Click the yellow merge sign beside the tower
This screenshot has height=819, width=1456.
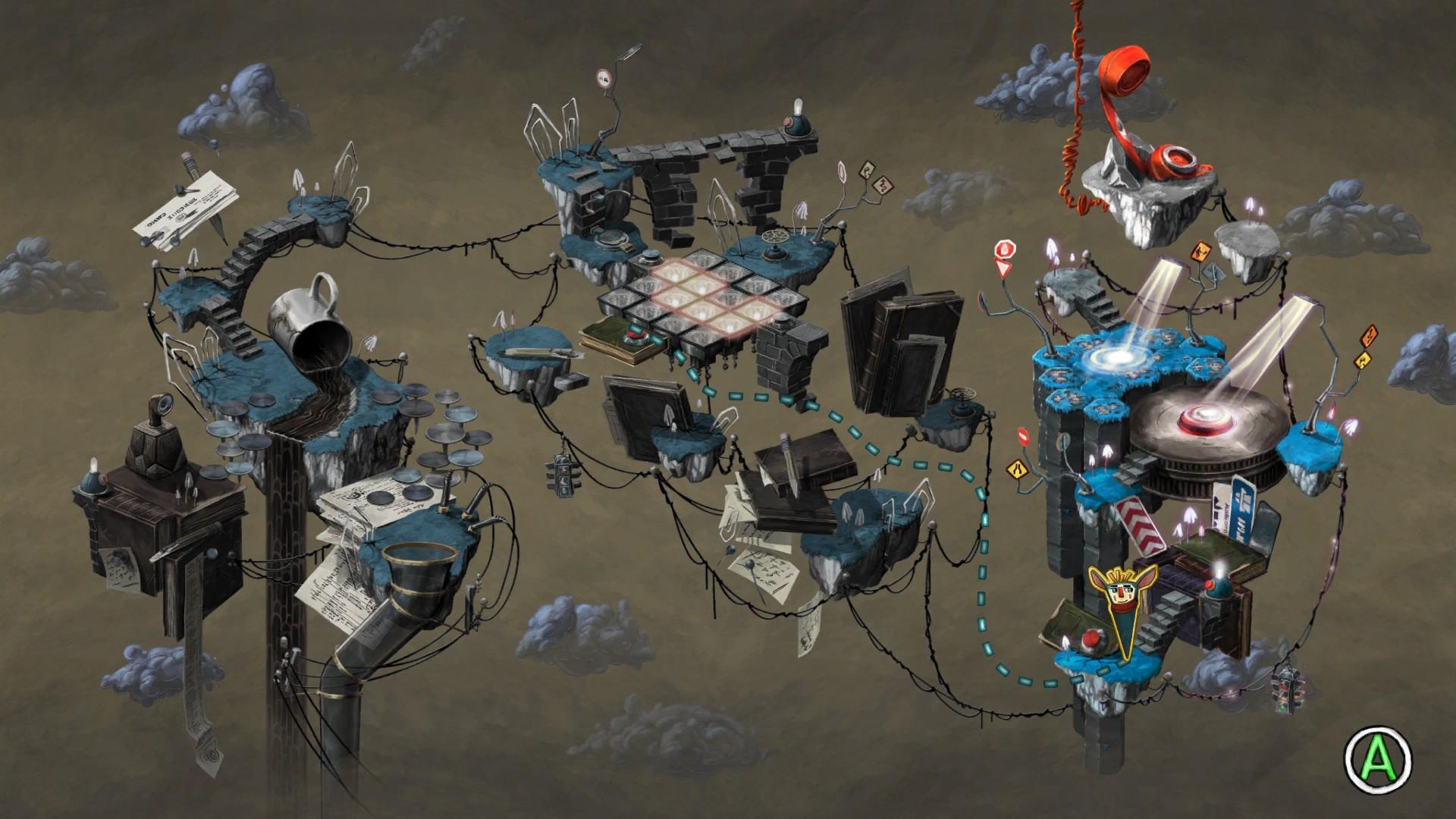1018,469
